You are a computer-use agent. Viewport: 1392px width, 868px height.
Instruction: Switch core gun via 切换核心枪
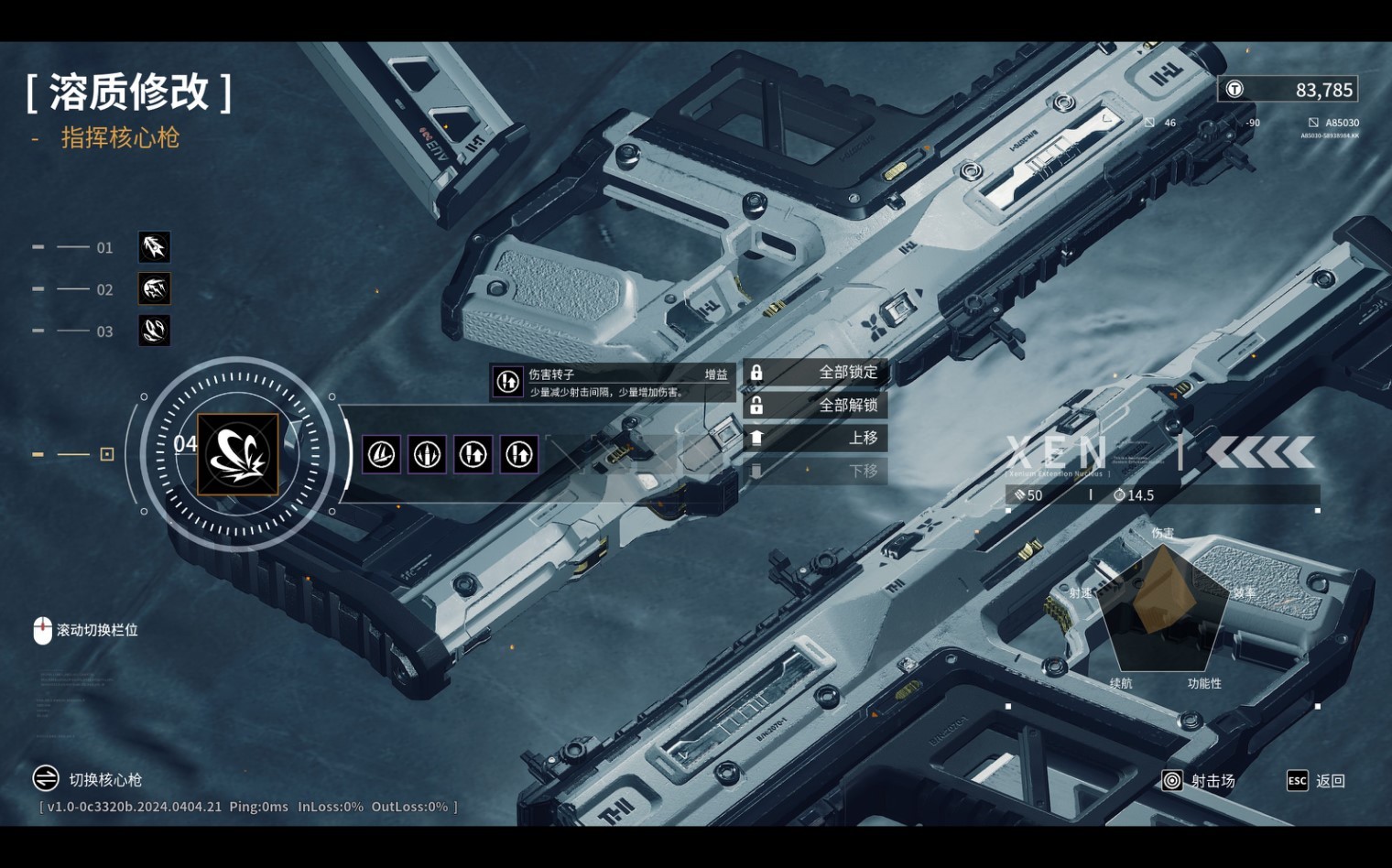click(x=88, y=779)
